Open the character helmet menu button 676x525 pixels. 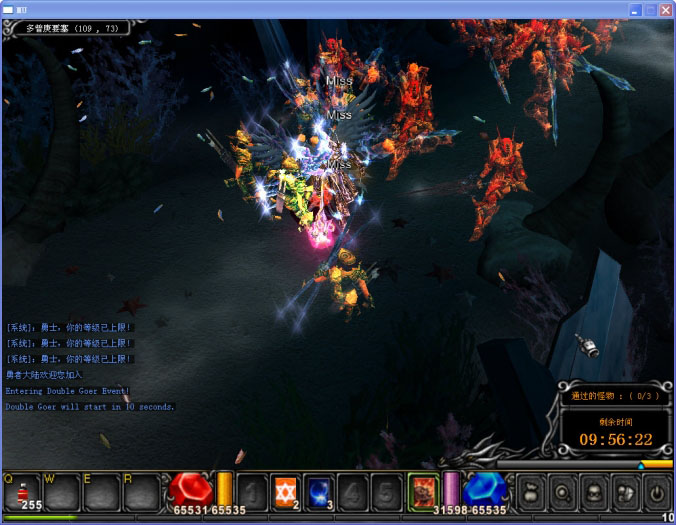(594, 492)
